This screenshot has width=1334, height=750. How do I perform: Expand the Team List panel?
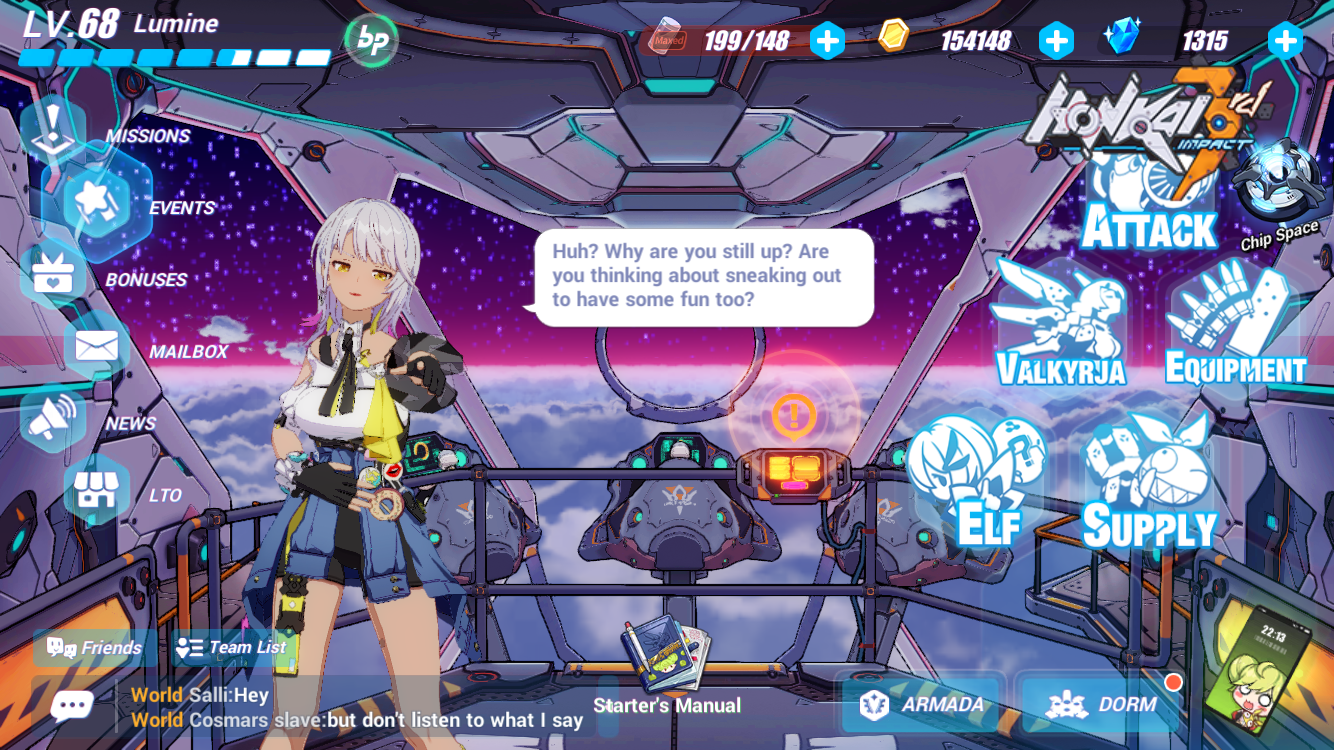(x=230, y=647)
